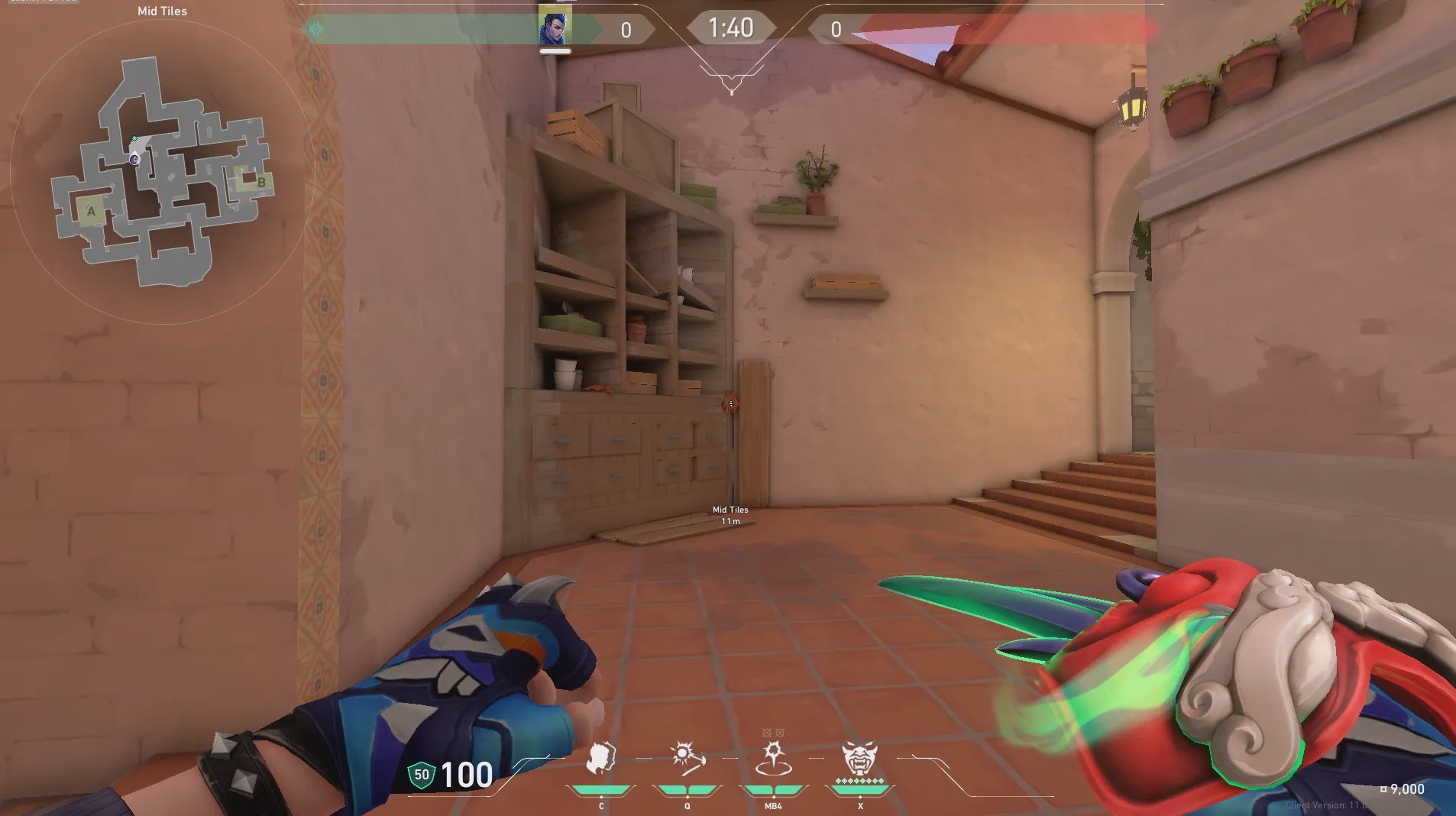The image size is (1456, 816).
Task: Click the A site marker on minimap
Action: pyautogui.click(x=92, y=211)
